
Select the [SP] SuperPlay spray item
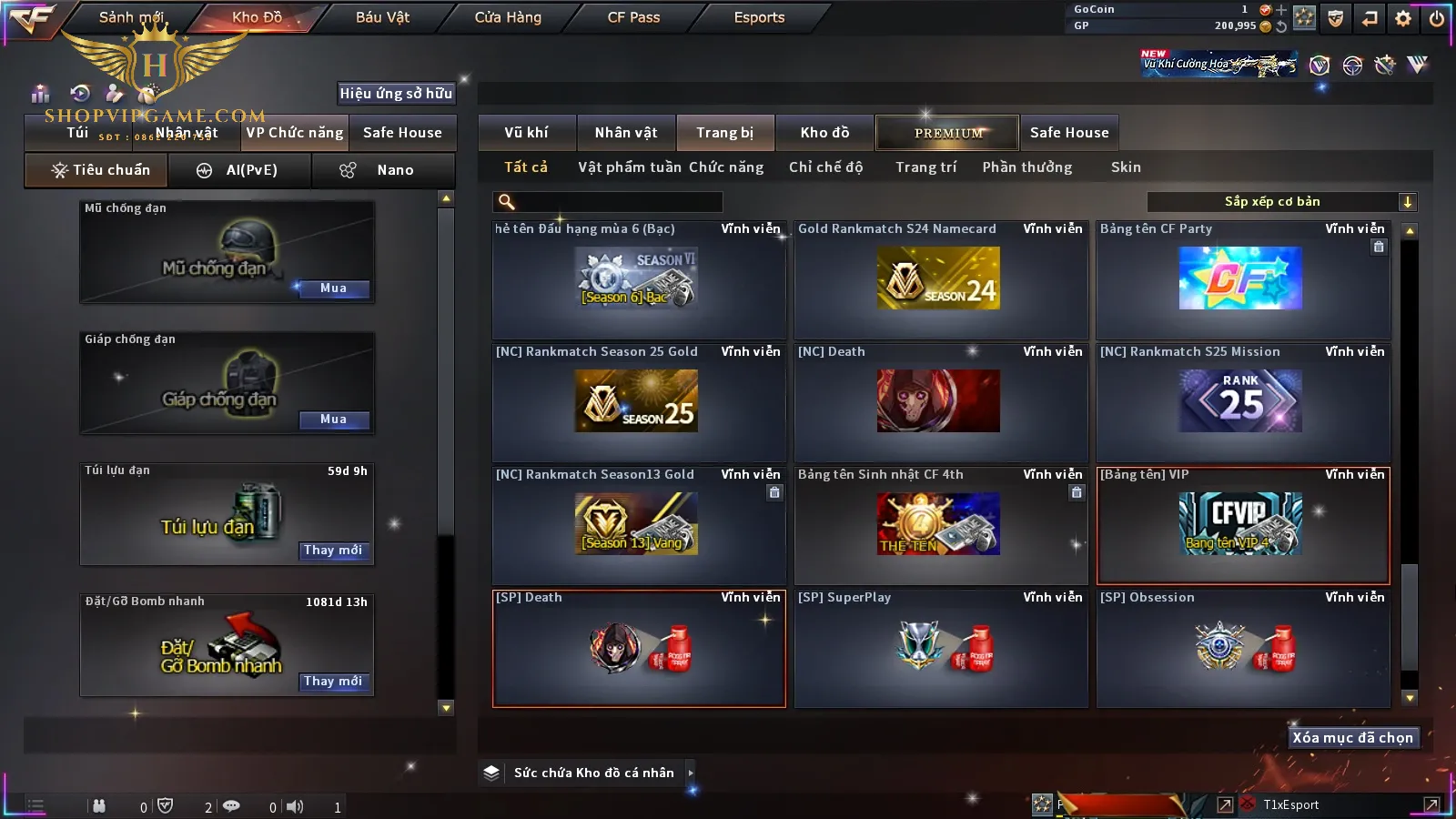[x=941, y=648]
